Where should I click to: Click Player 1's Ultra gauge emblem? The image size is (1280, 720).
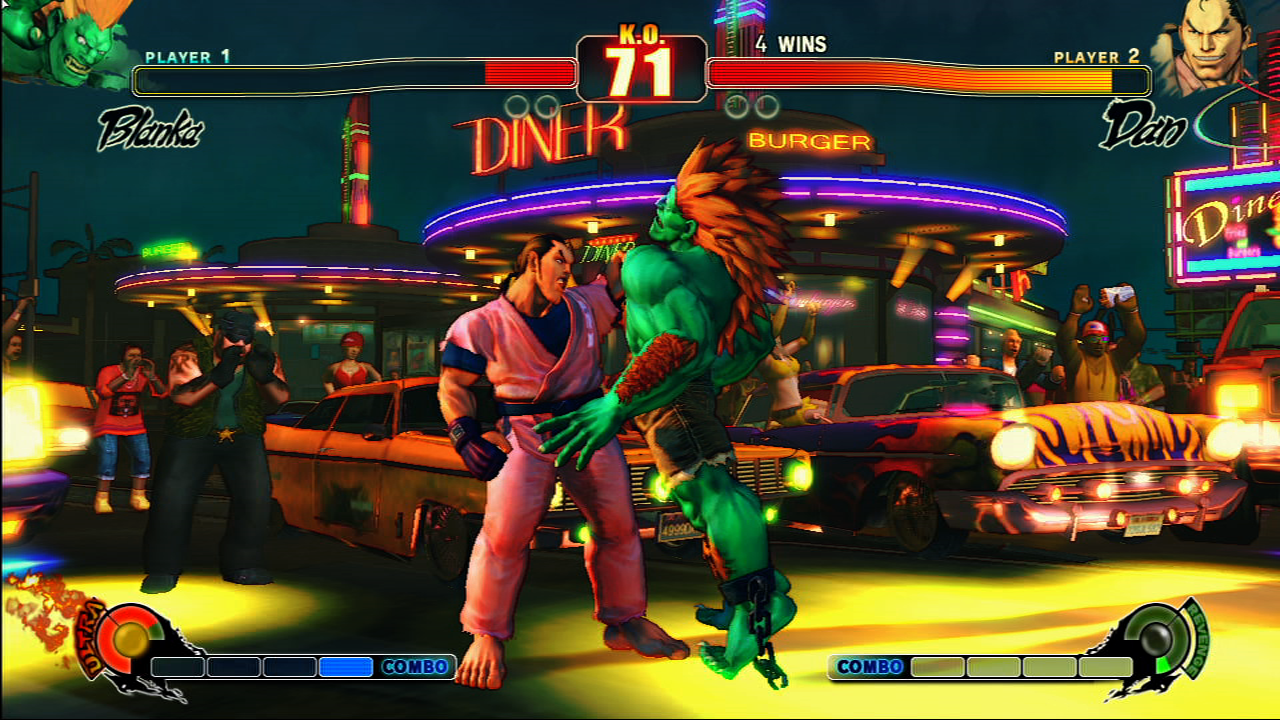pos(129,639)
